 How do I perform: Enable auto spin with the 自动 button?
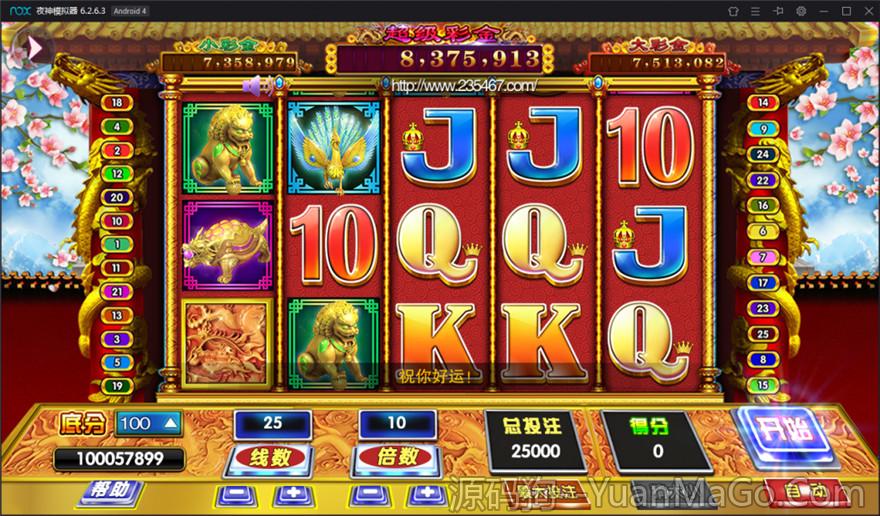[805, 492]
